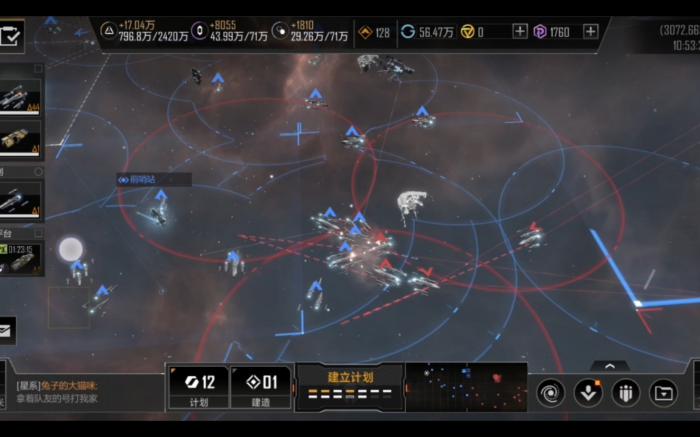Screen dimensions: 700x437
Task: Add purple currency next to 1760
Action: [590, 32]
